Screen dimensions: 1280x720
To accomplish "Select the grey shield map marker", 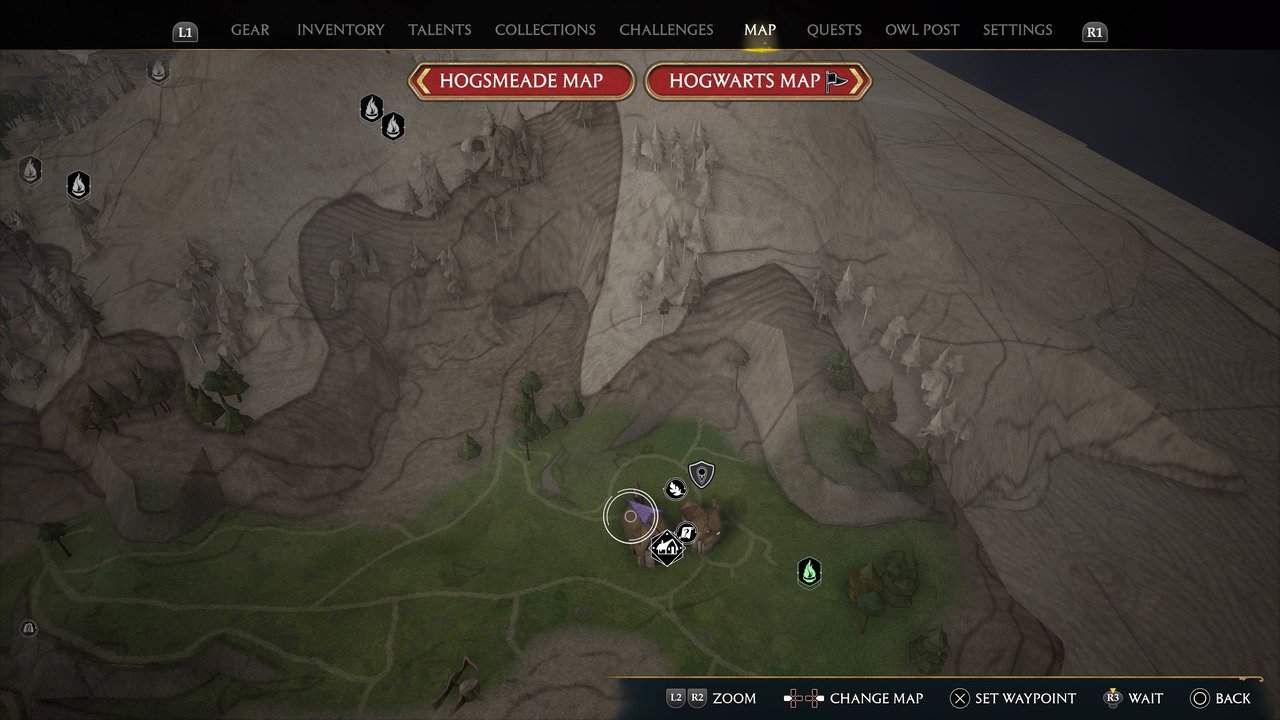I will pyautogui.click(x=702, y=473).
